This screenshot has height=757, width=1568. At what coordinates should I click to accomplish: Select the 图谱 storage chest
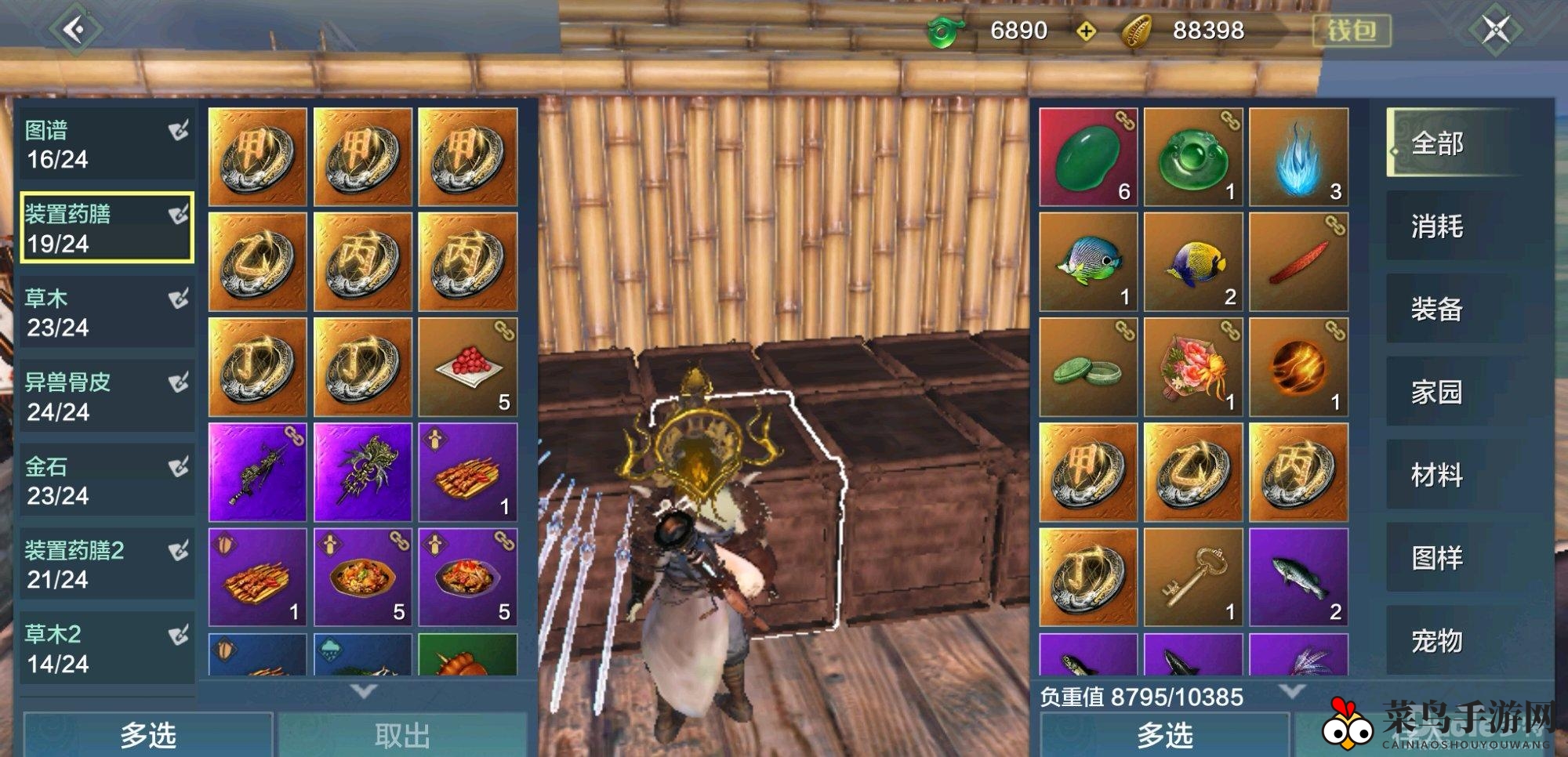pyautogui.click(x=107, y=144)
